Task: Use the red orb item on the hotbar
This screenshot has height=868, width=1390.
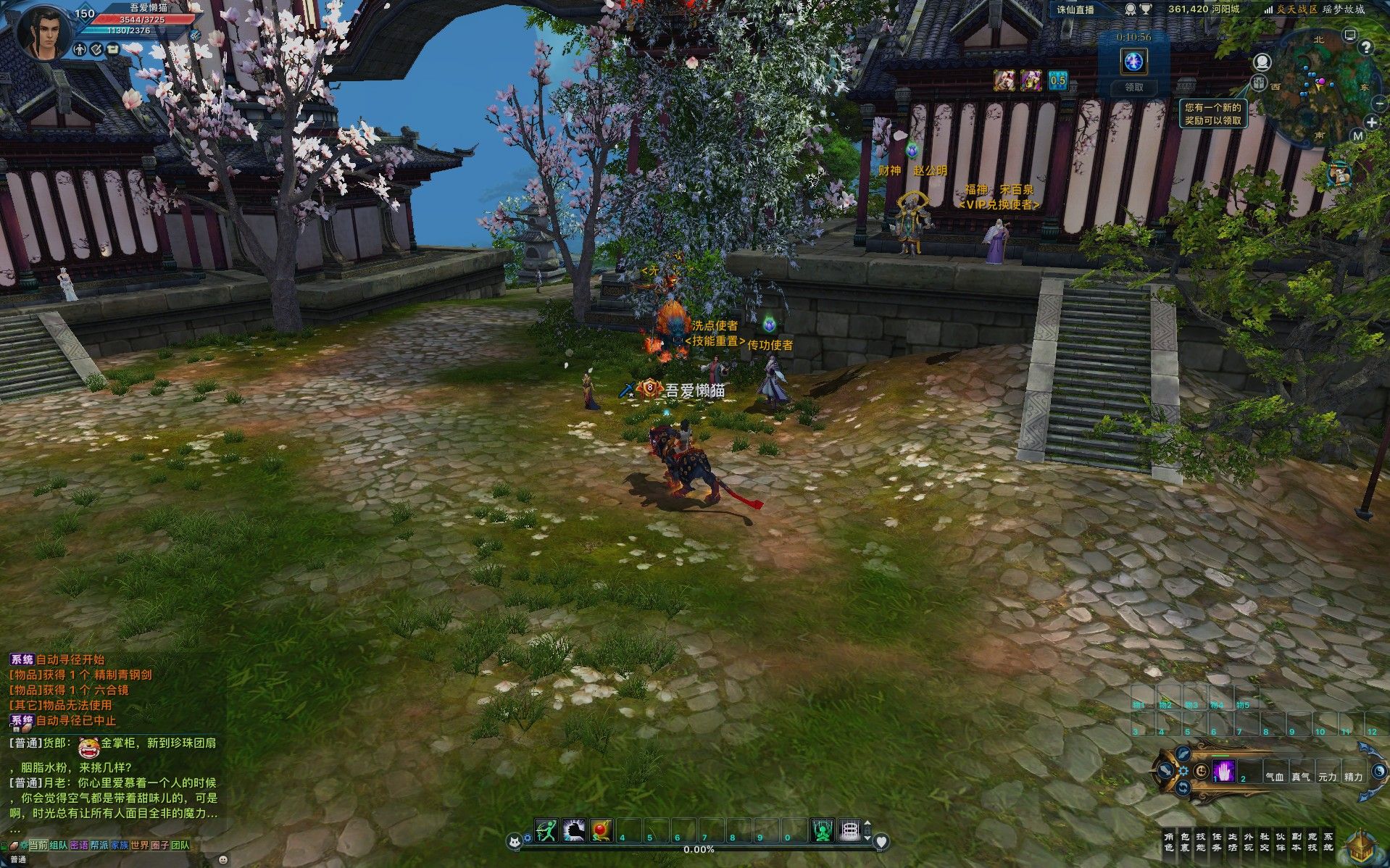Action: [x=602, y=830]
